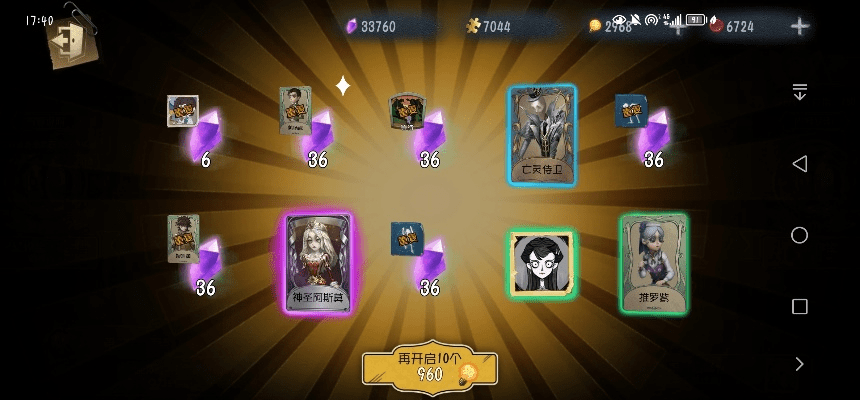
Task: Exit via the door icon
Action: point(68,42)
